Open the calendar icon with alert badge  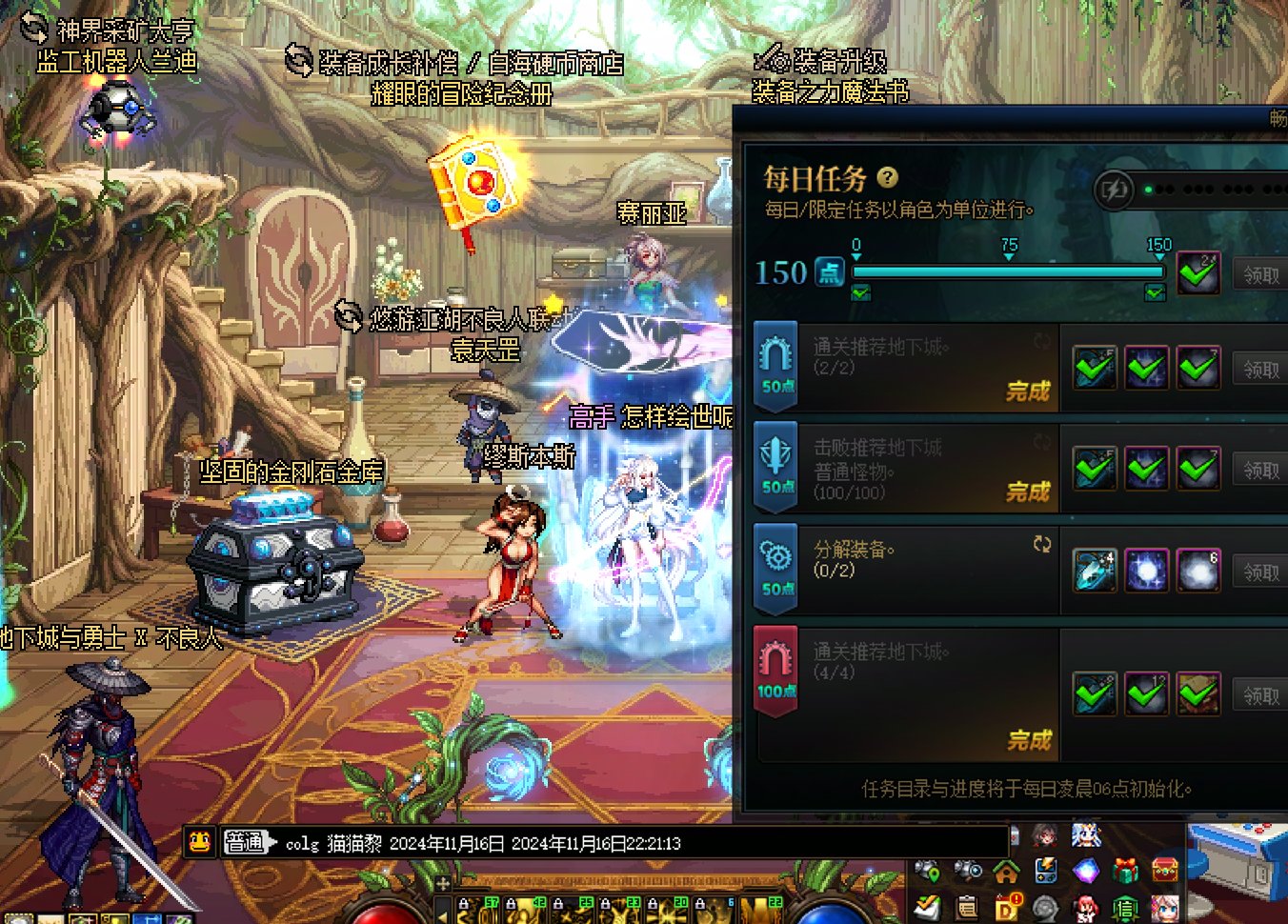[x=1007, y=907]
